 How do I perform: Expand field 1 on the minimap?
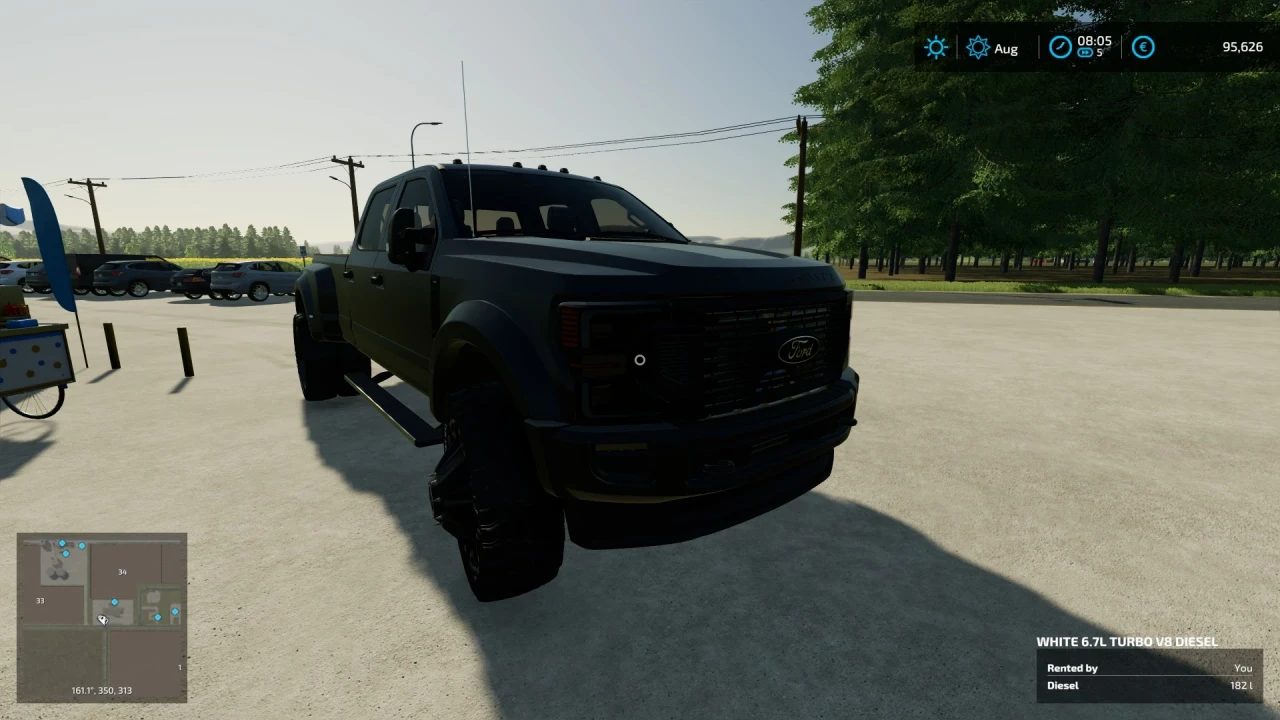[180, 666]
